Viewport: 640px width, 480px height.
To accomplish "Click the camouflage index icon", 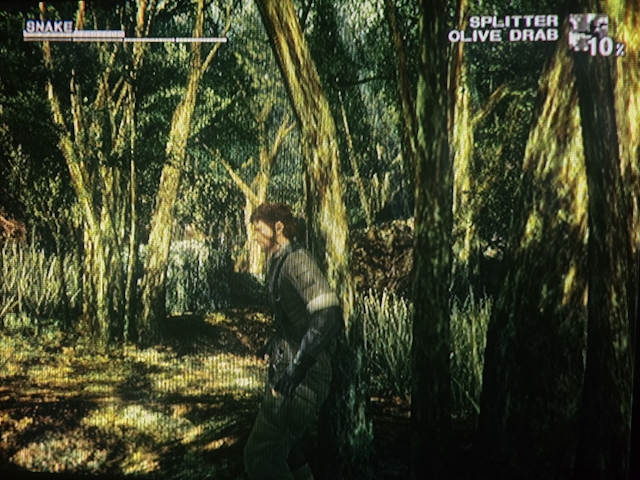I will [587, 31].
